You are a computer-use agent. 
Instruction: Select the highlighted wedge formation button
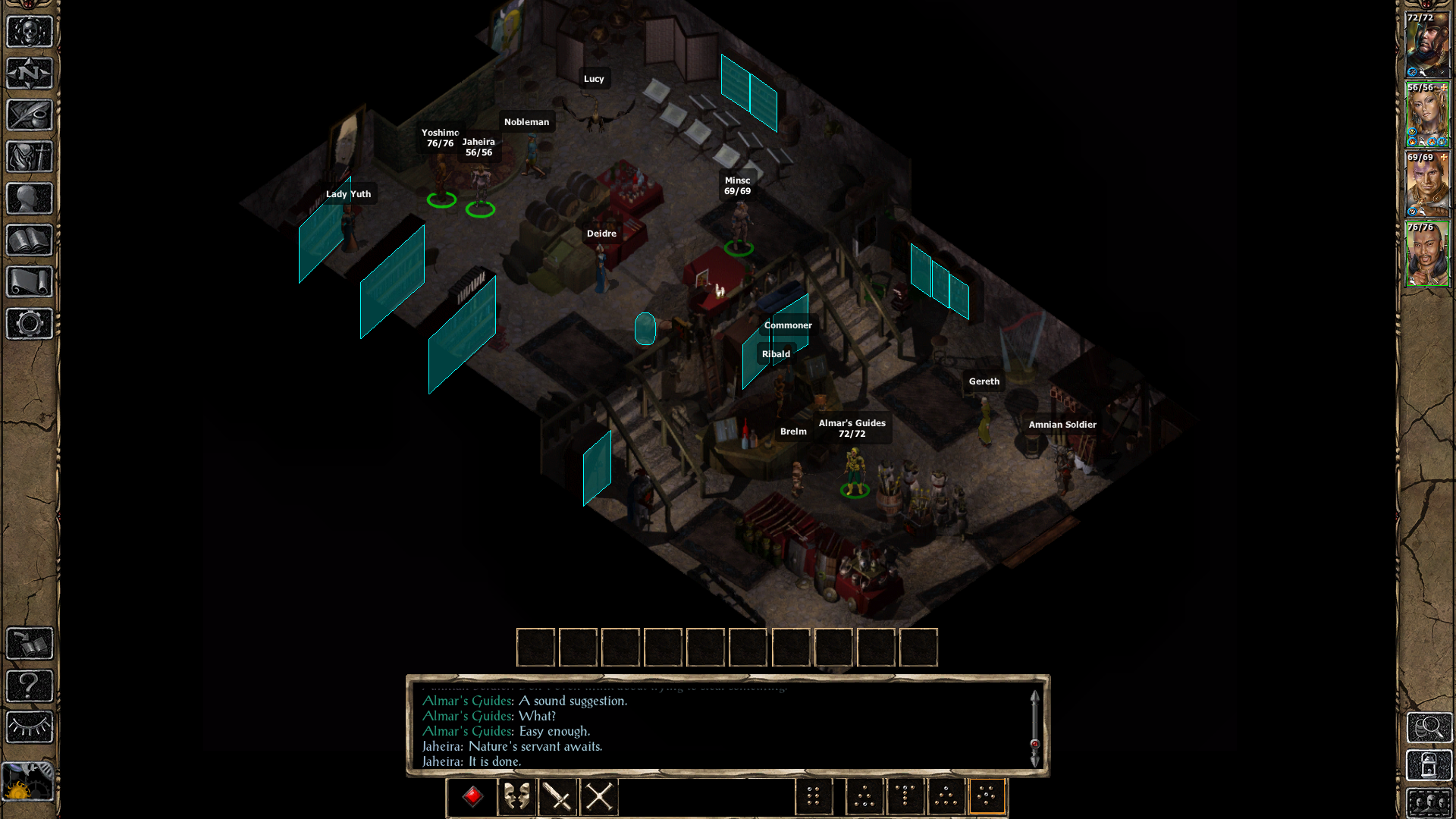point(988,794)
